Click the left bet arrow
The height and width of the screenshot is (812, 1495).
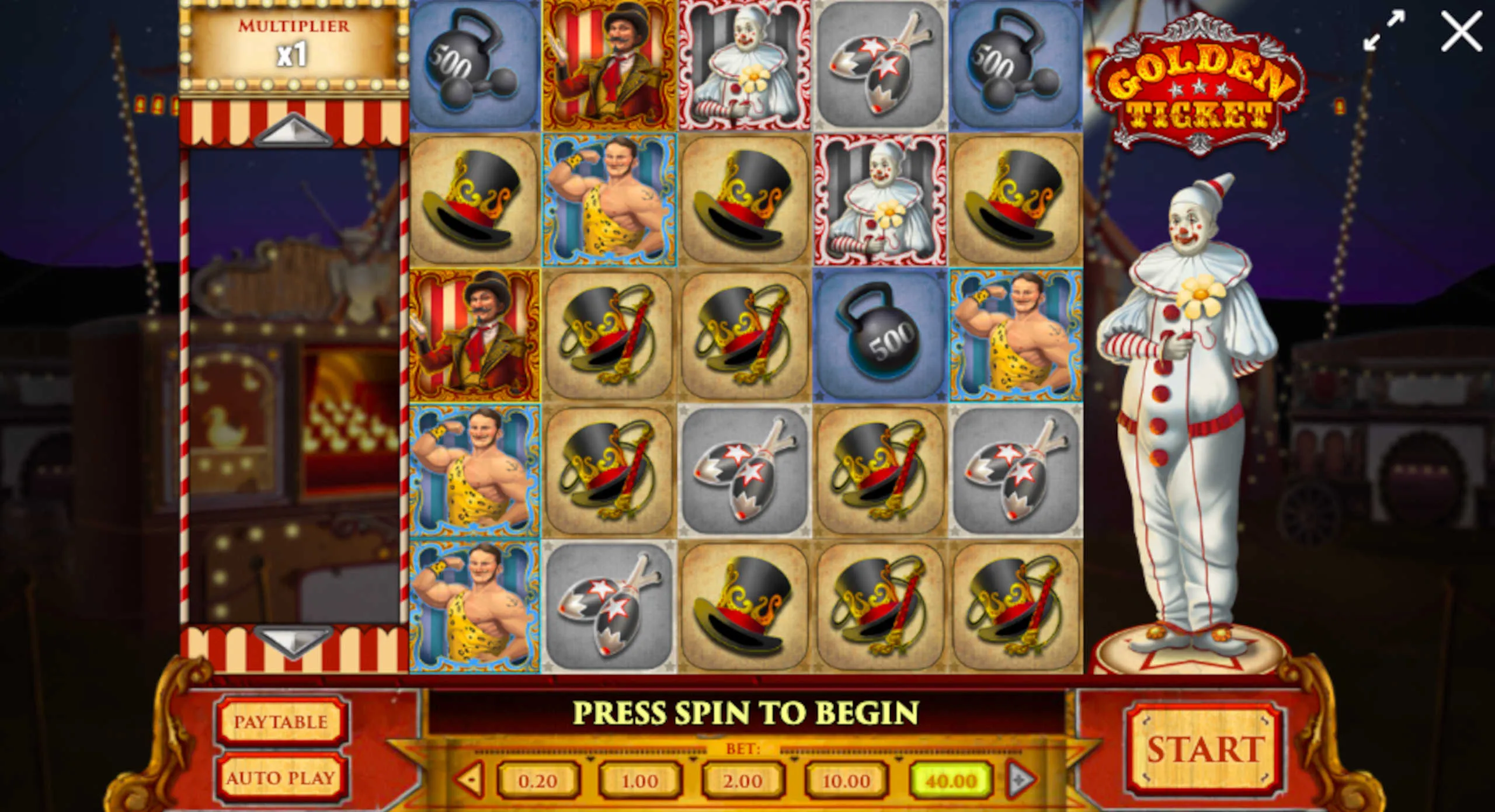[x=471, y=779]
